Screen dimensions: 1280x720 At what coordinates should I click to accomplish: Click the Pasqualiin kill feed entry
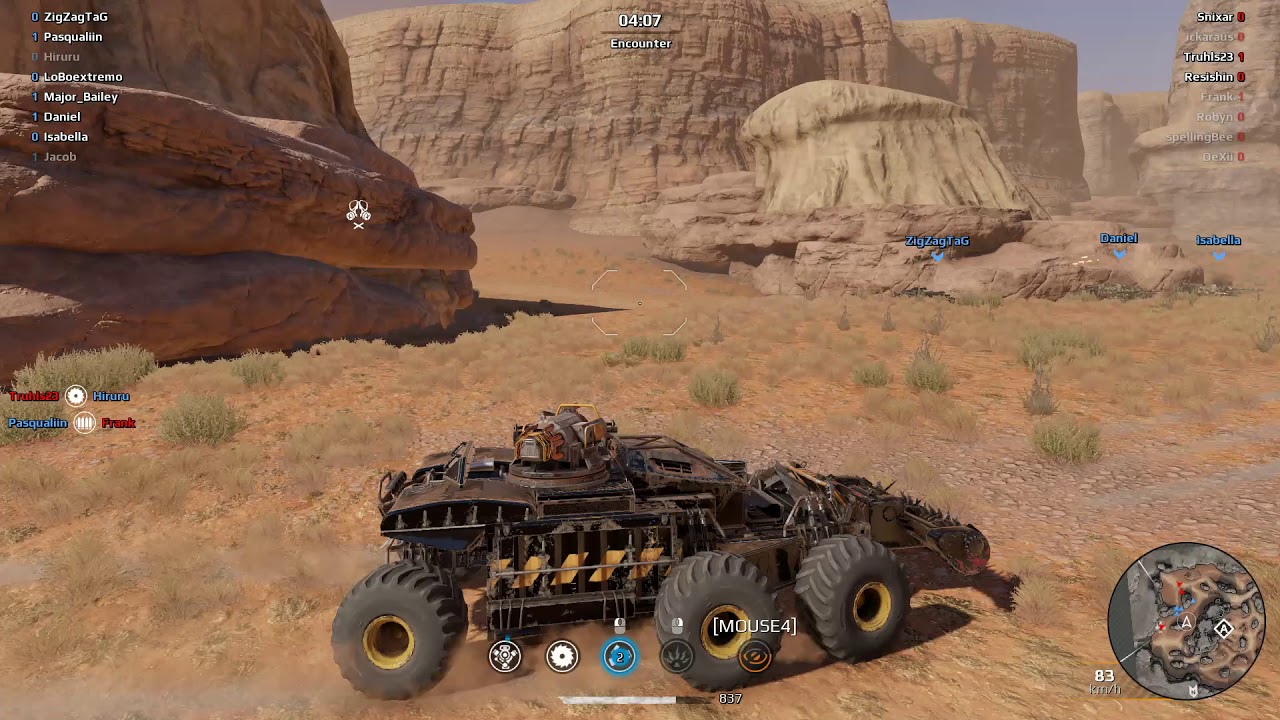72,423
